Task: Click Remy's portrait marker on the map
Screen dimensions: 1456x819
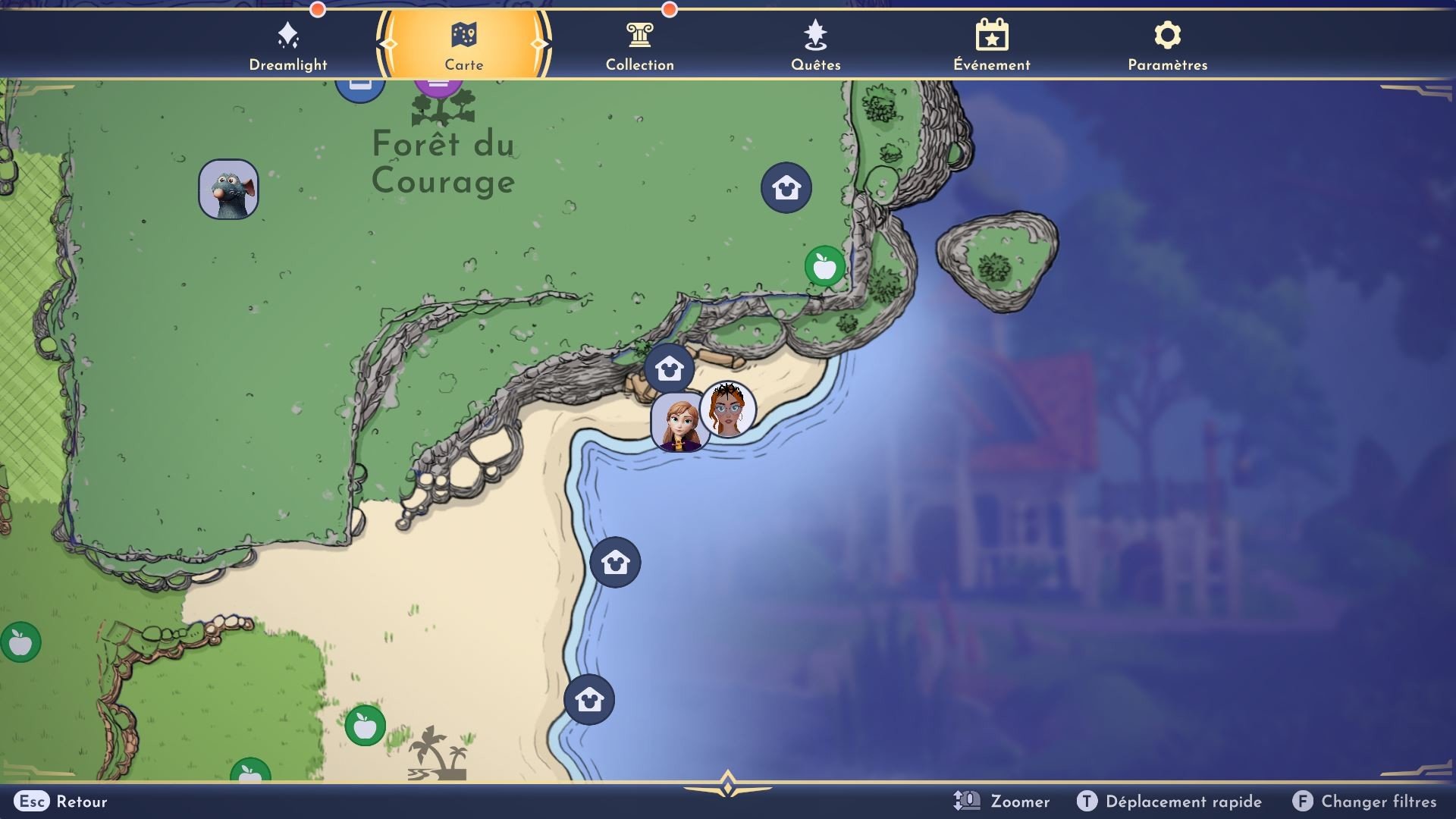Action: coord(229,189)
